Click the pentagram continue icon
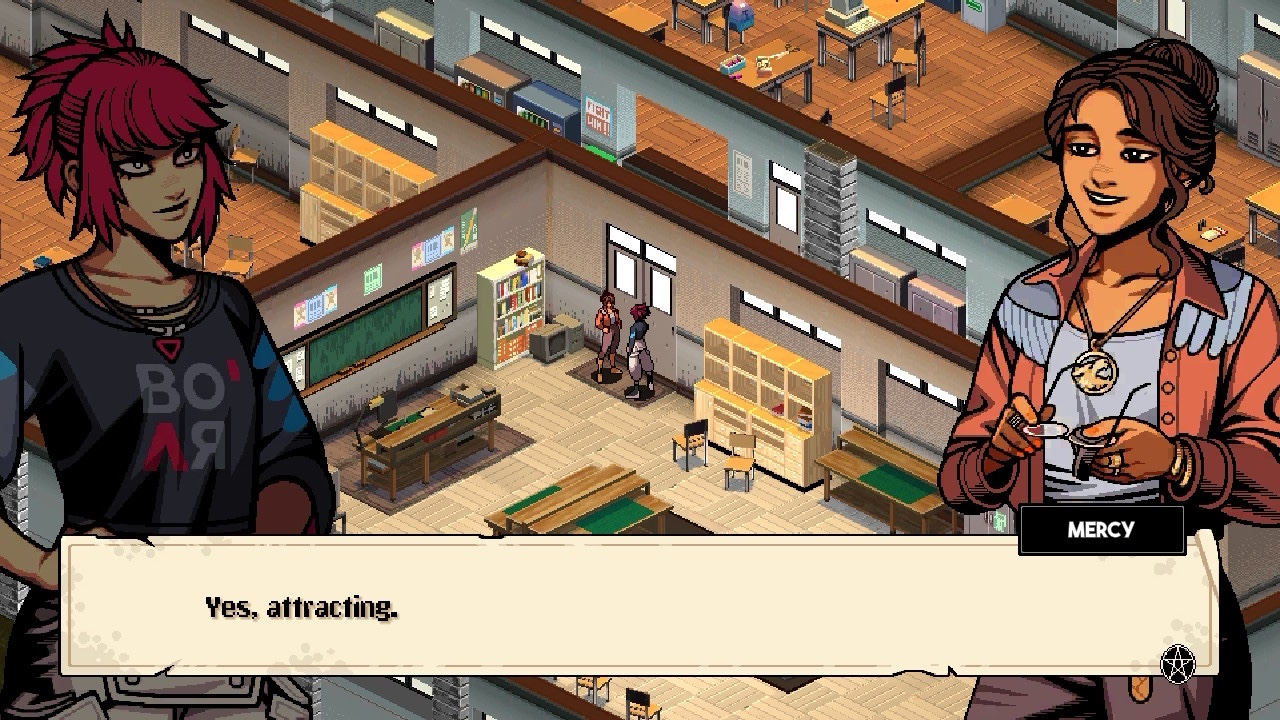Viewport: 1280px width, 720px height. tap(1178, 663)
